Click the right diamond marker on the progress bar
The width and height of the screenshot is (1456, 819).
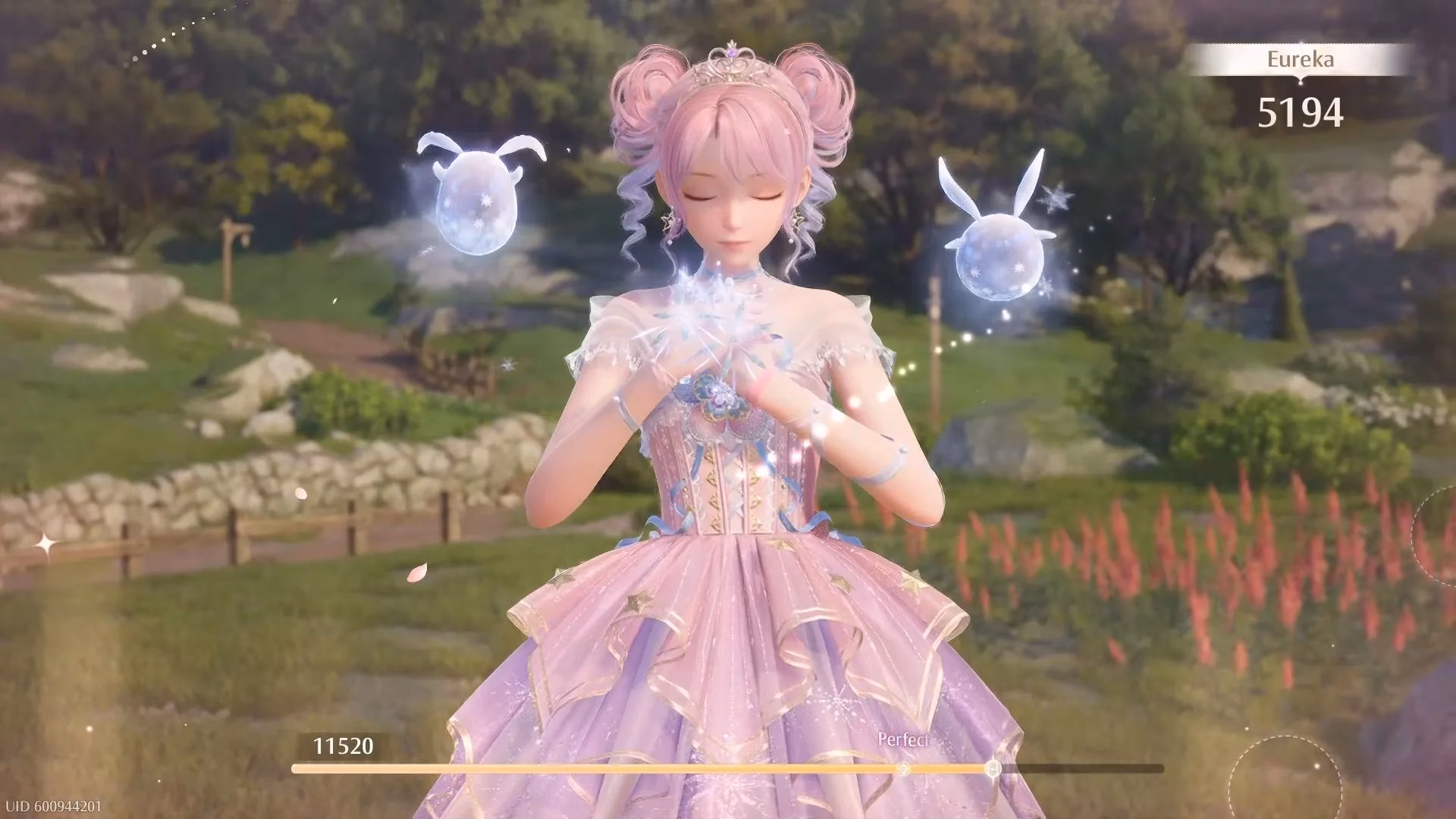click(x=993, y=768)
